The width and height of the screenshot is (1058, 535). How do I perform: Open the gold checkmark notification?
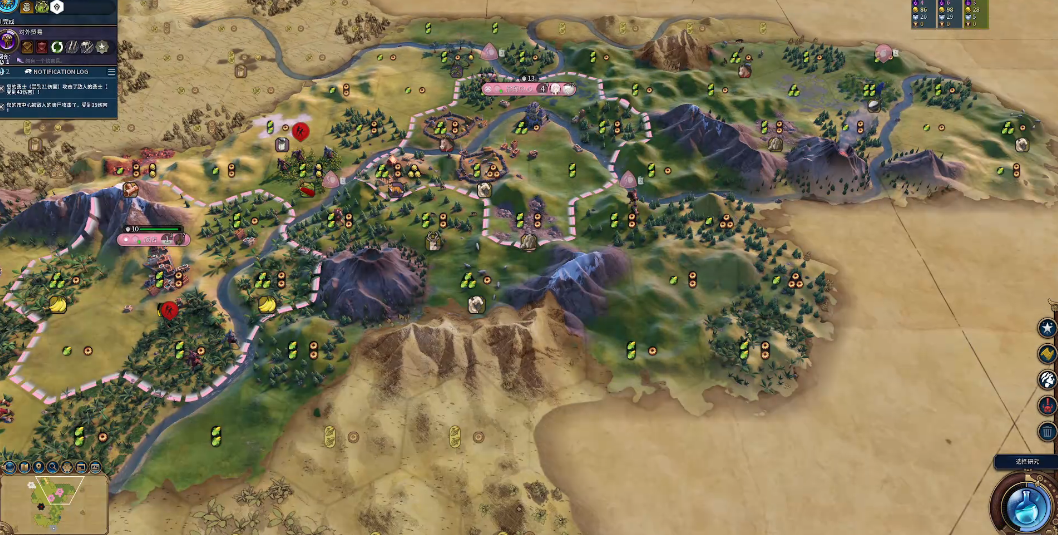tap(1047, 354)
